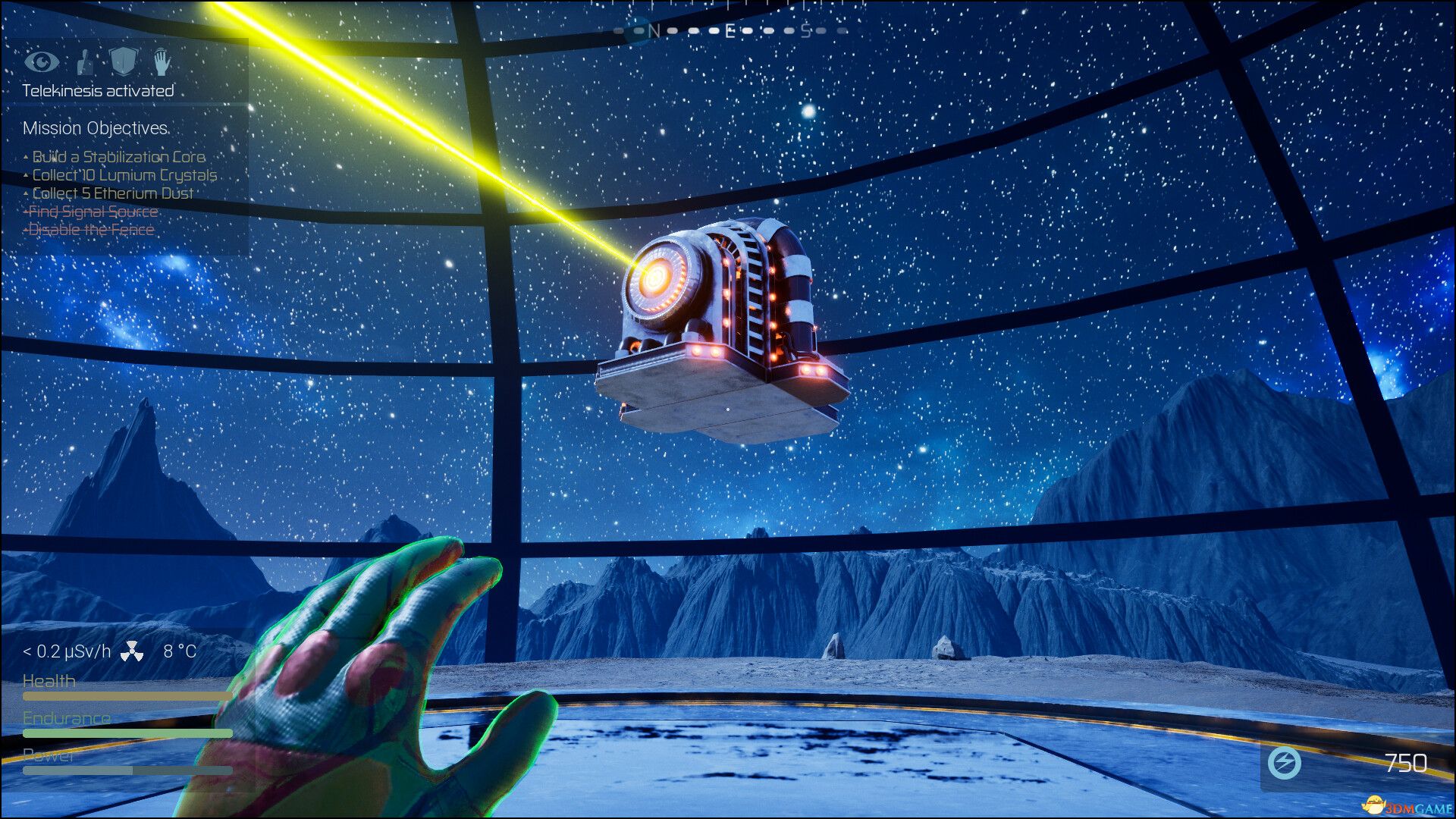The image size is (1456, 819).
Task: Select the Collect 10 Lumium Crystals objective
Action: coord(124,175)
